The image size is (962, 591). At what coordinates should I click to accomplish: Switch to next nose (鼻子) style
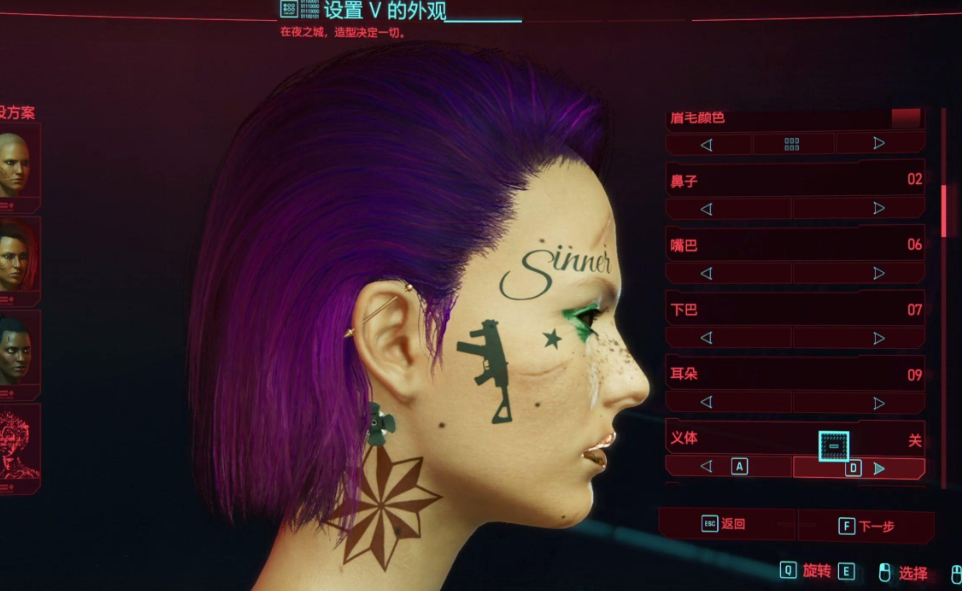879,209
